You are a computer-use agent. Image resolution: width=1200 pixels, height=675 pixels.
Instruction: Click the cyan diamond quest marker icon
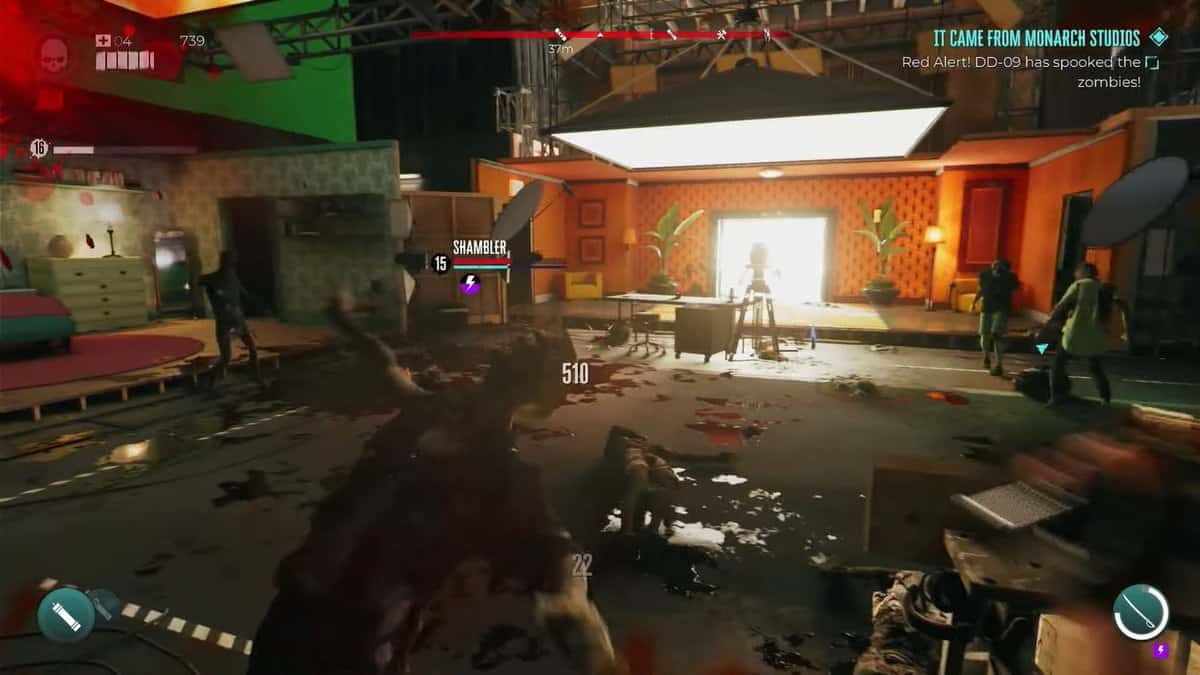click(x=1158, y=38)
